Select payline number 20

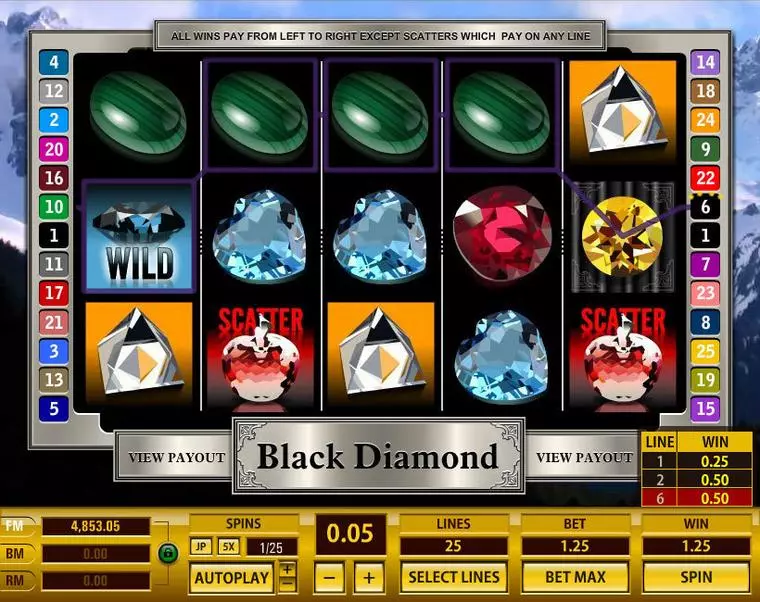click(53, 149)
